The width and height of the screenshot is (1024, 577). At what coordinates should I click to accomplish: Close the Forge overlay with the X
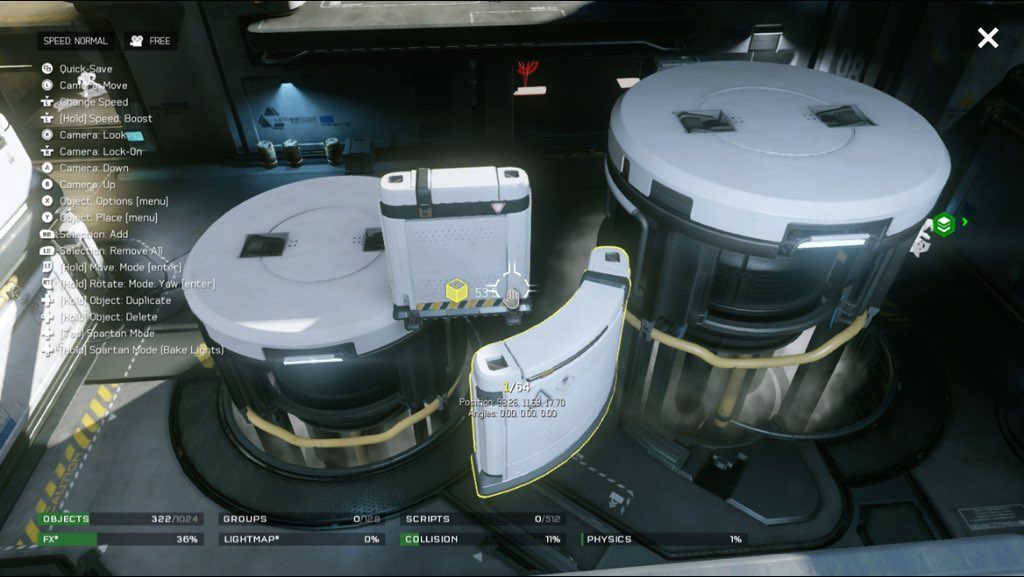coord(987,38)
